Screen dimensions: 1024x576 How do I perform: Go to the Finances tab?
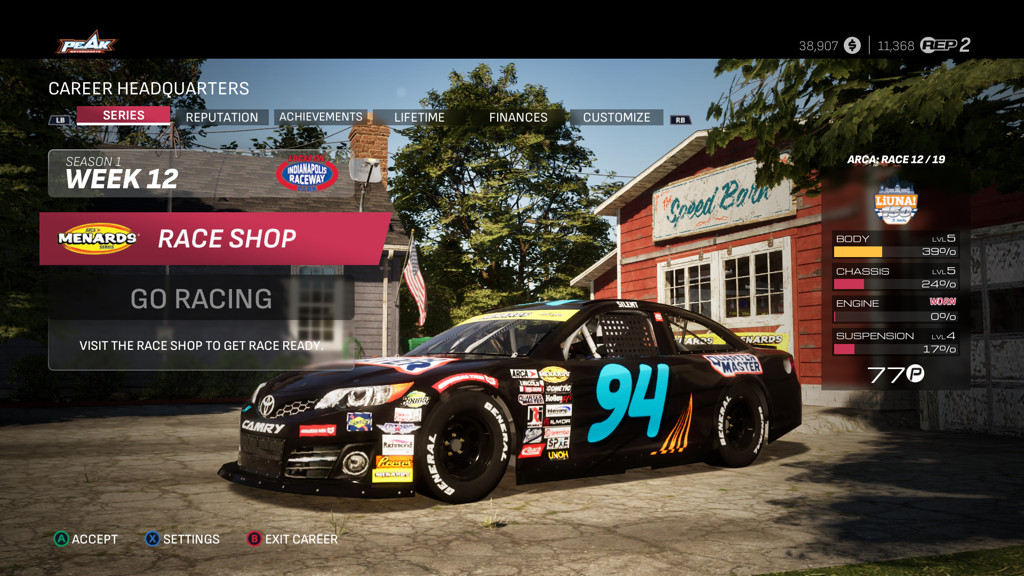[x=518, y=117]
